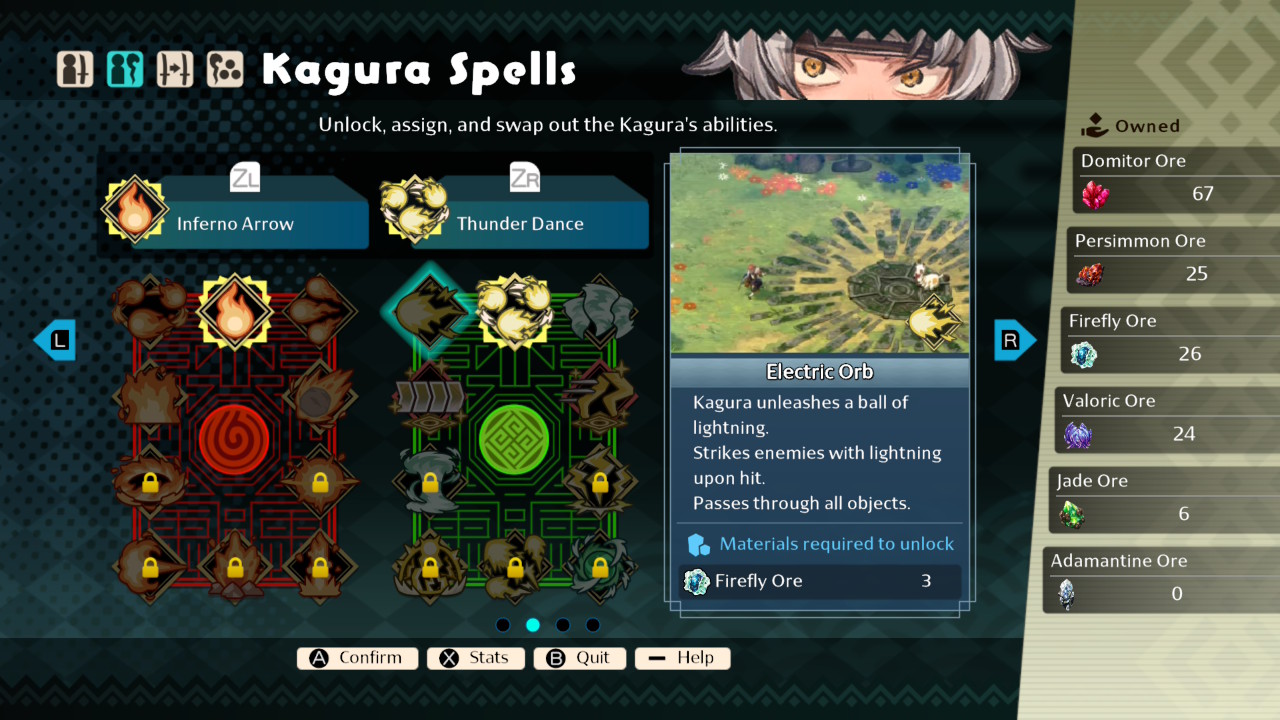The height and width of the screenshot is (720, 1280).
Task: Go to next spell page with right arrow
Action: click(1014, 340)
